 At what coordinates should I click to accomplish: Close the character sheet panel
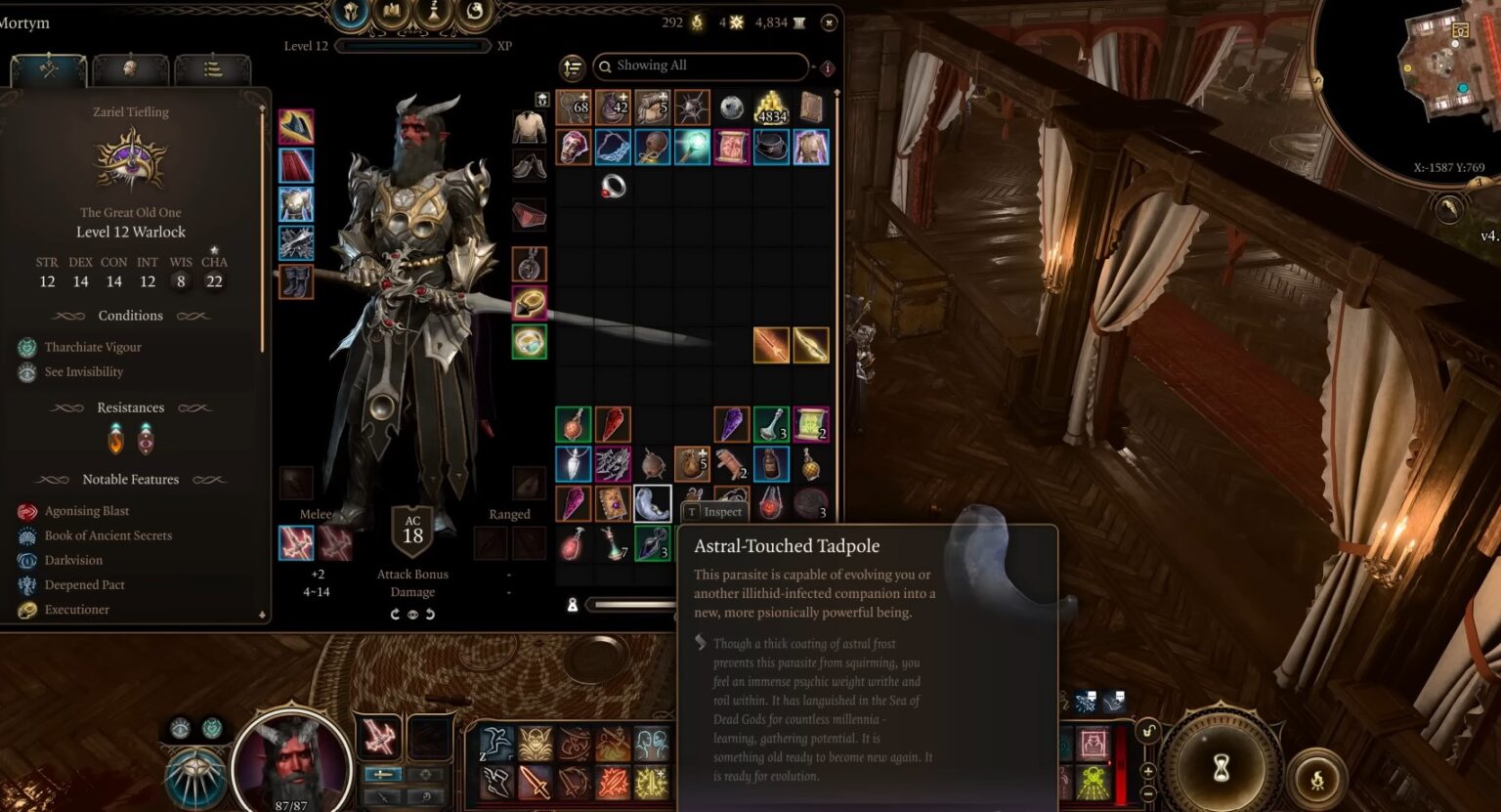tap(829, 22)
